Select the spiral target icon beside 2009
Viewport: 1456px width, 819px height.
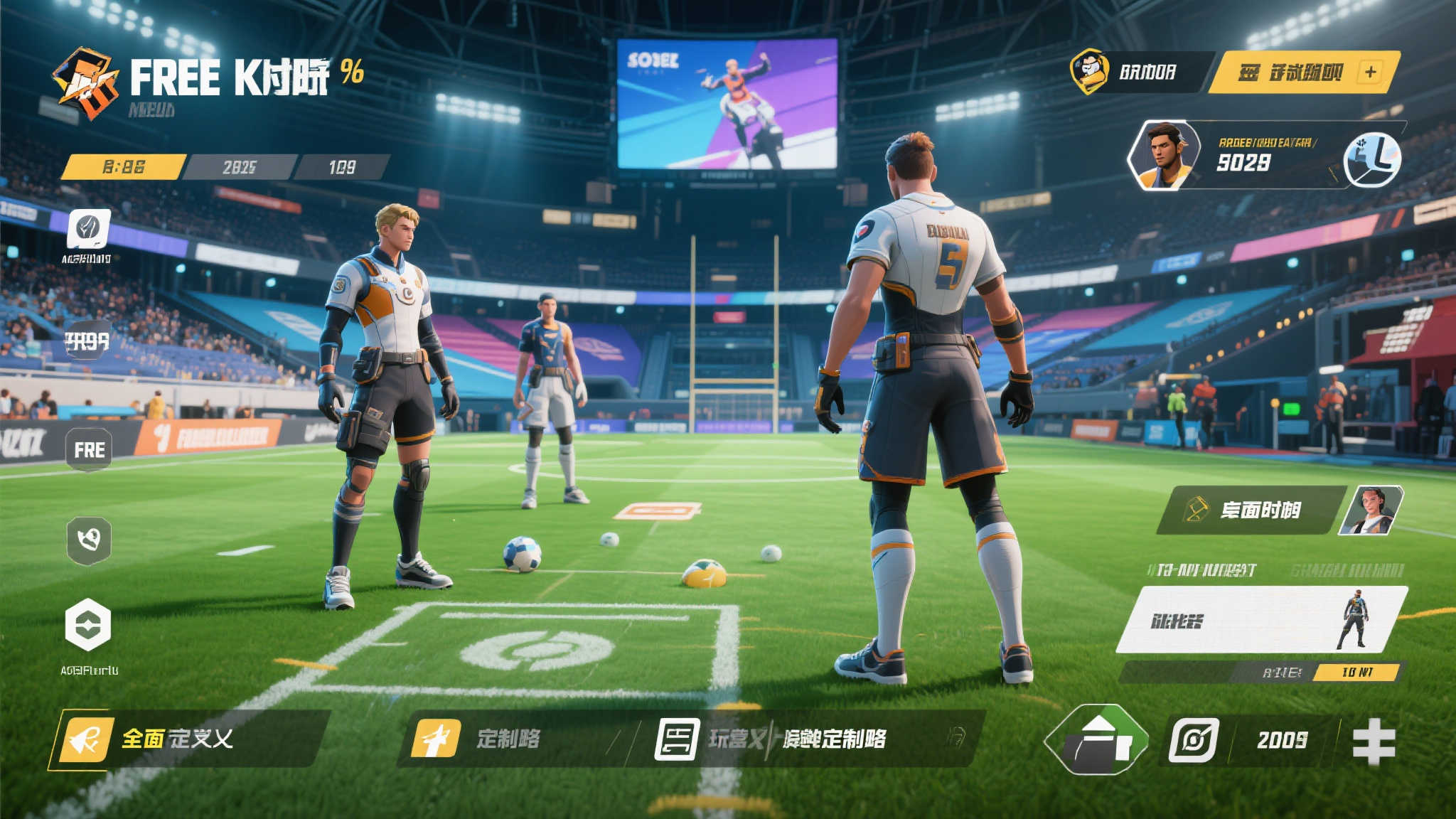1194,740
